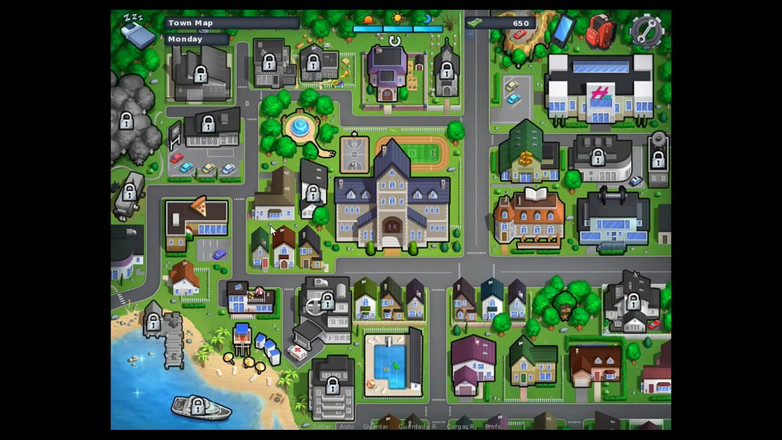This screenshot has height=440, width=782.
Task: Go to the park fountain
Action: click(x=299, y=128)
